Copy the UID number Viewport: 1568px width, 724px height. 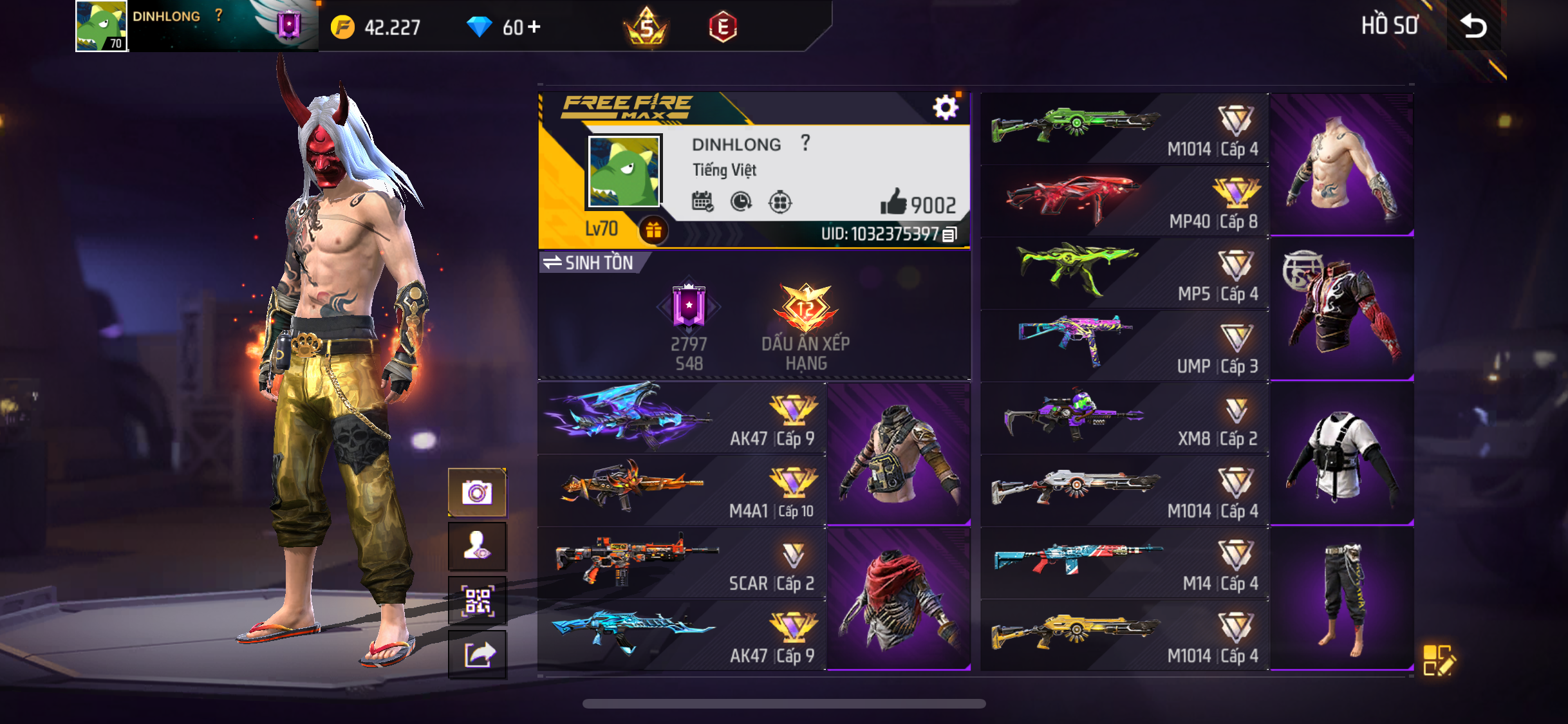[x=950, y=235]
